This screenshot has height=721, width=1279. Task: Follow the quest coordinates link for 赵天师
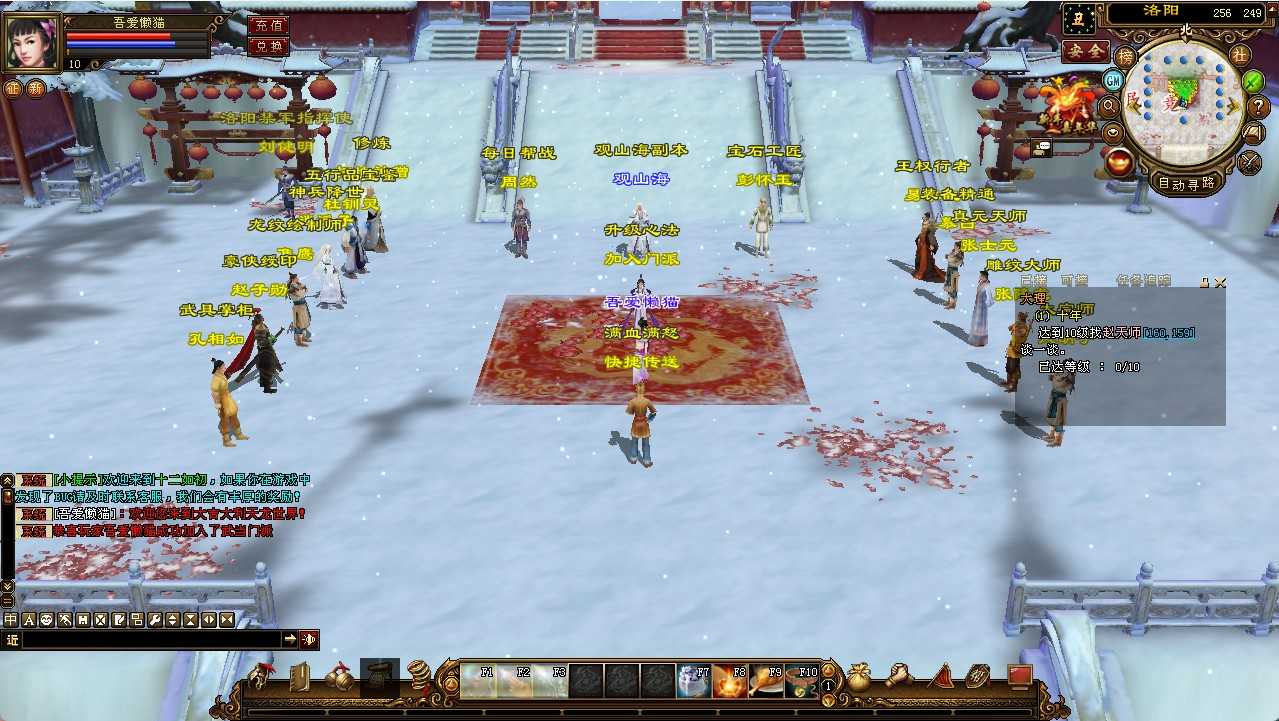tap(1169, 333)
